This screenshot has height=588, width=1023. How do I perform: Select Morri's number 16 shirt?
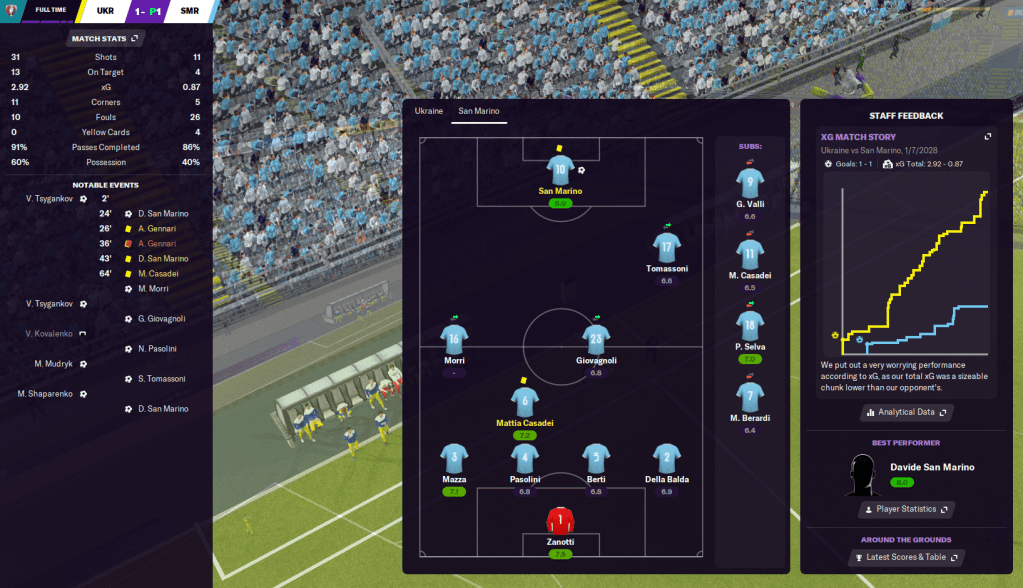click(454, 338)
